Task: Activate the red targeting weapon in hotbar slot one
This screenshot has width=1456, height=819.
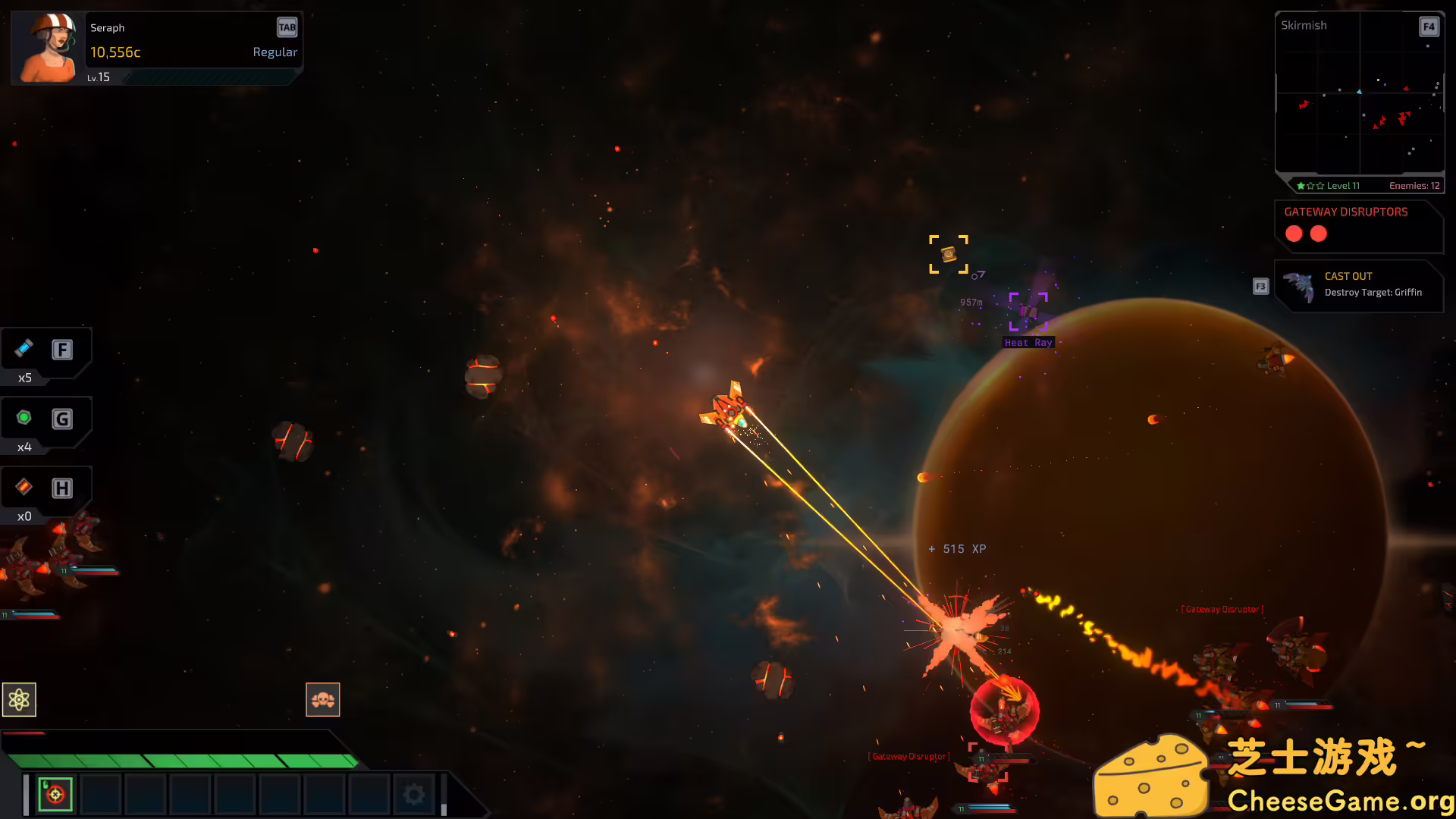Action: 54,793
